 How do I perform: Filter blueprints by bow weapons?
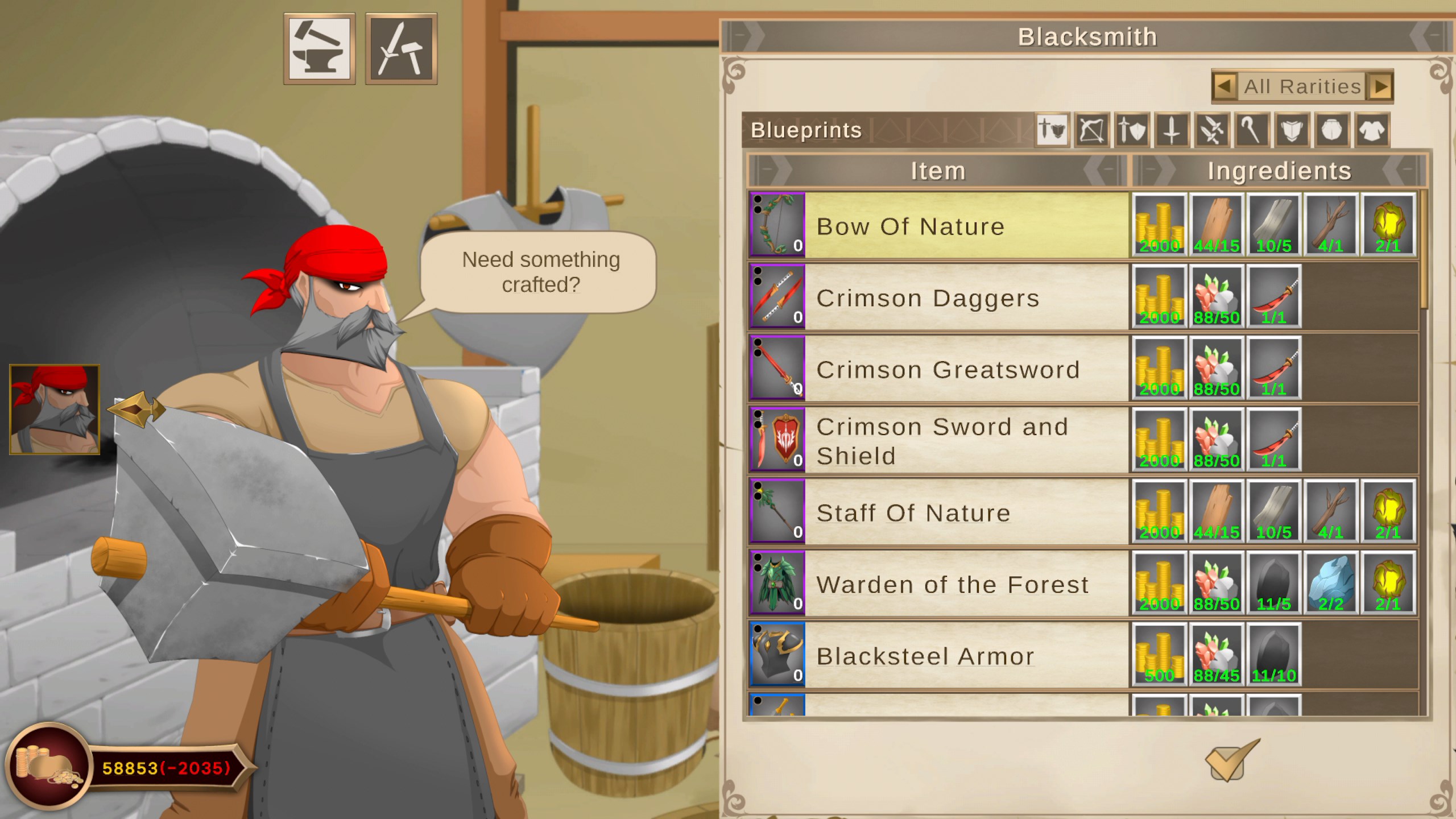point(1092,131)
